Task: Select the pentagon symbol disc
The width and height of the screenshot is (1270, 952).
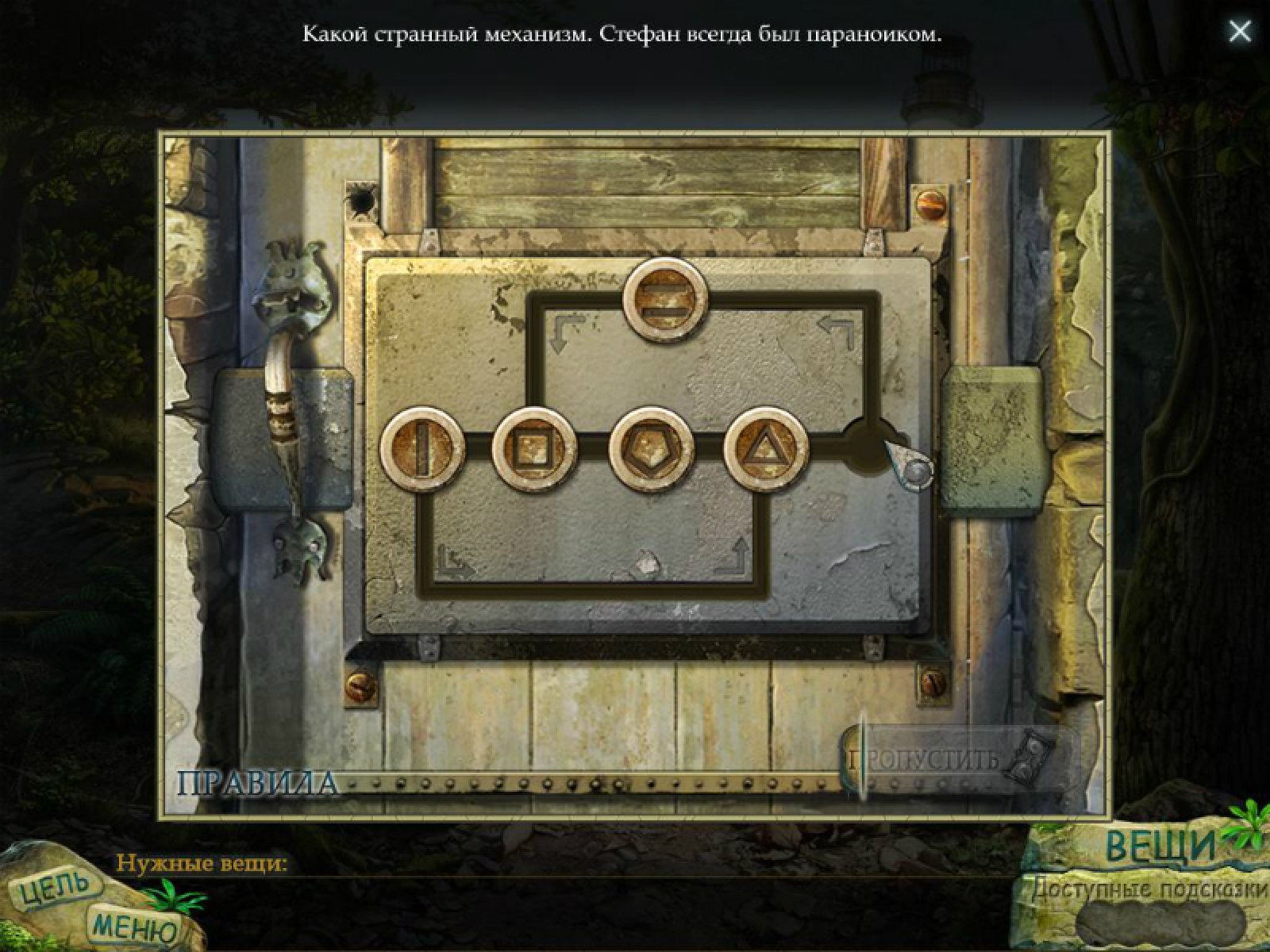Action: click(650, 448)
